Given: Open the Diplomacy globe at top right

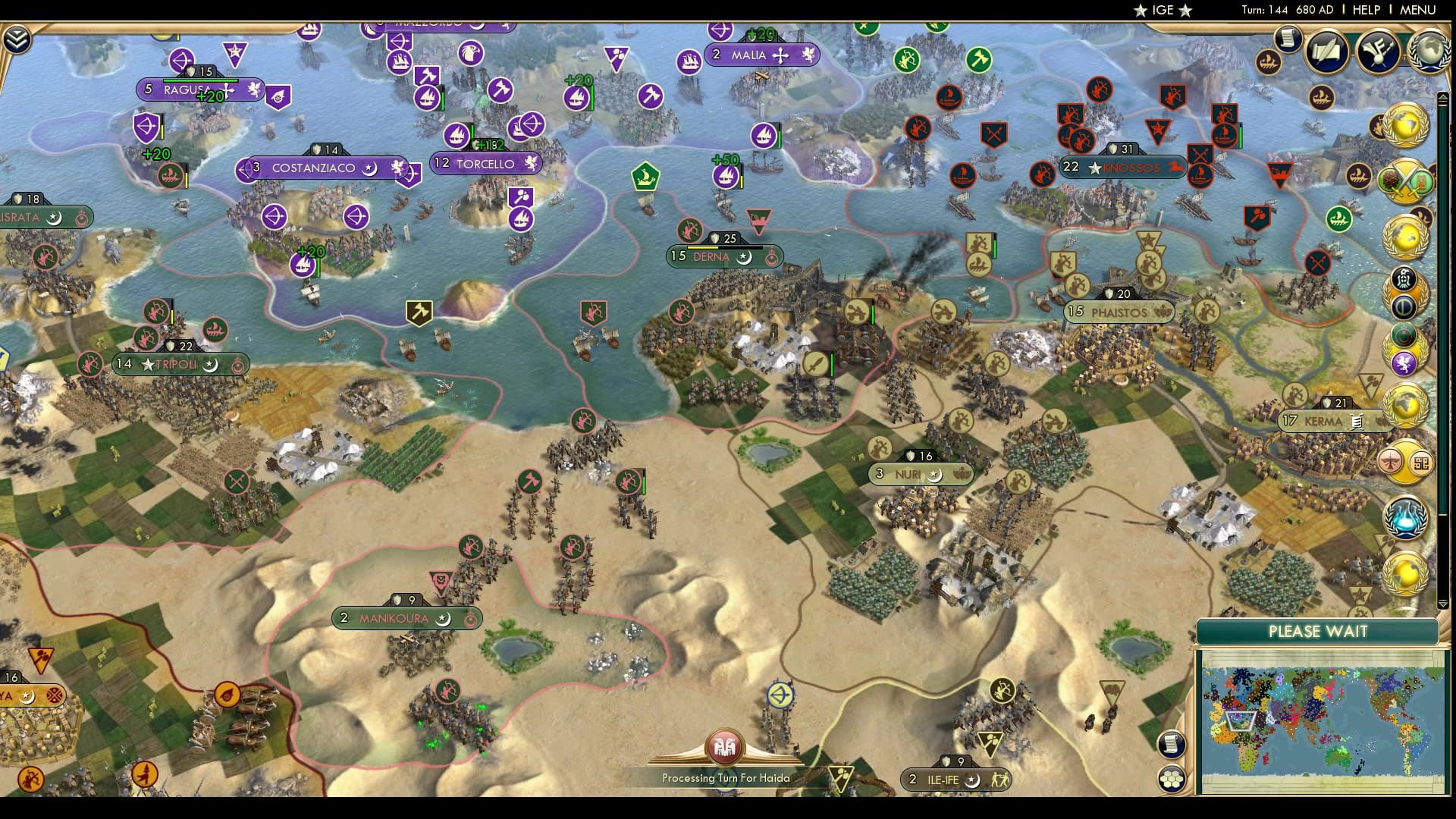Looking at the screenshot, I should pos(1427,50).
